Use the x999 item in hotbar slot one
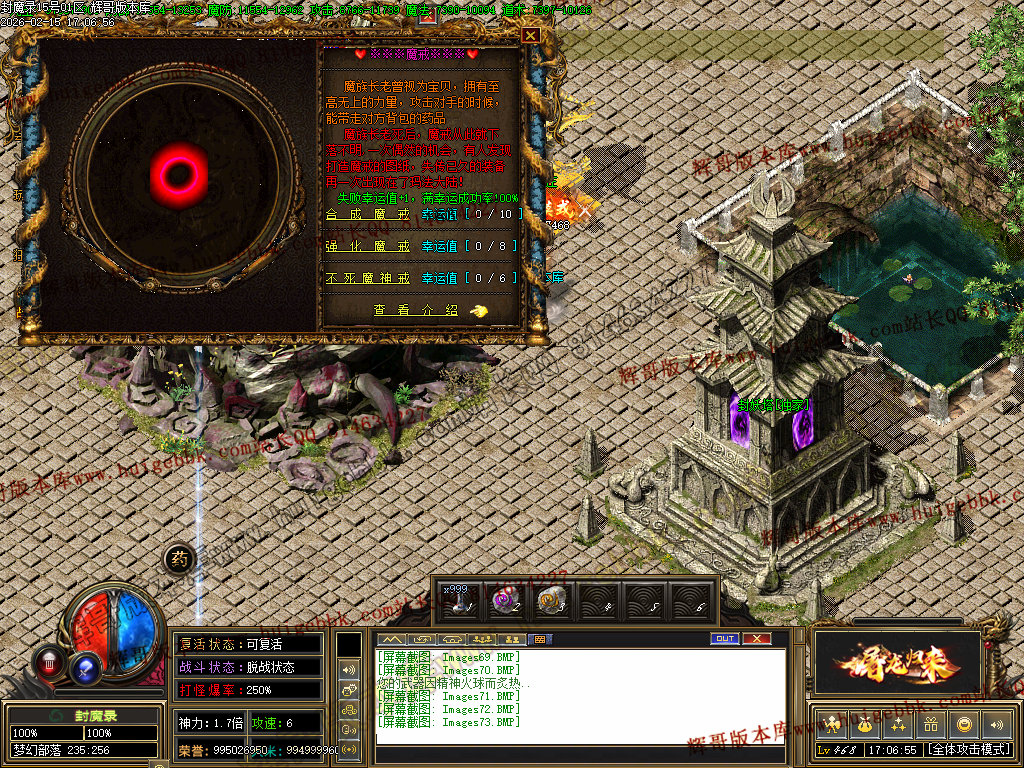This screenshot has height=768, width=1024. [x=460, y=600]
